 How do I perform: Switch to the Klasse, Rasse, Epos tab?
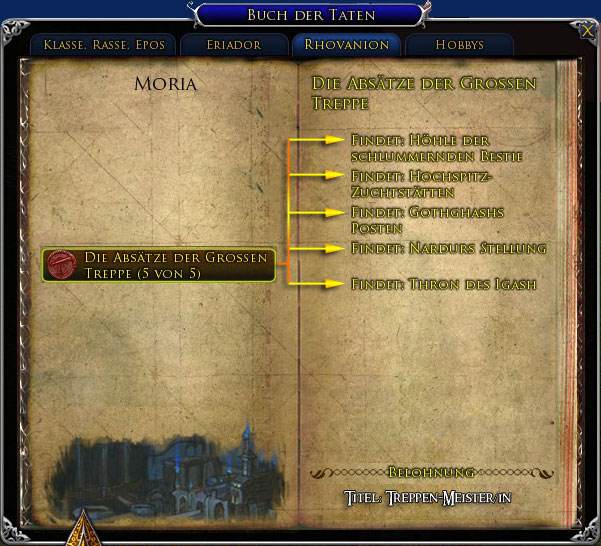click(x=103, y=45)
